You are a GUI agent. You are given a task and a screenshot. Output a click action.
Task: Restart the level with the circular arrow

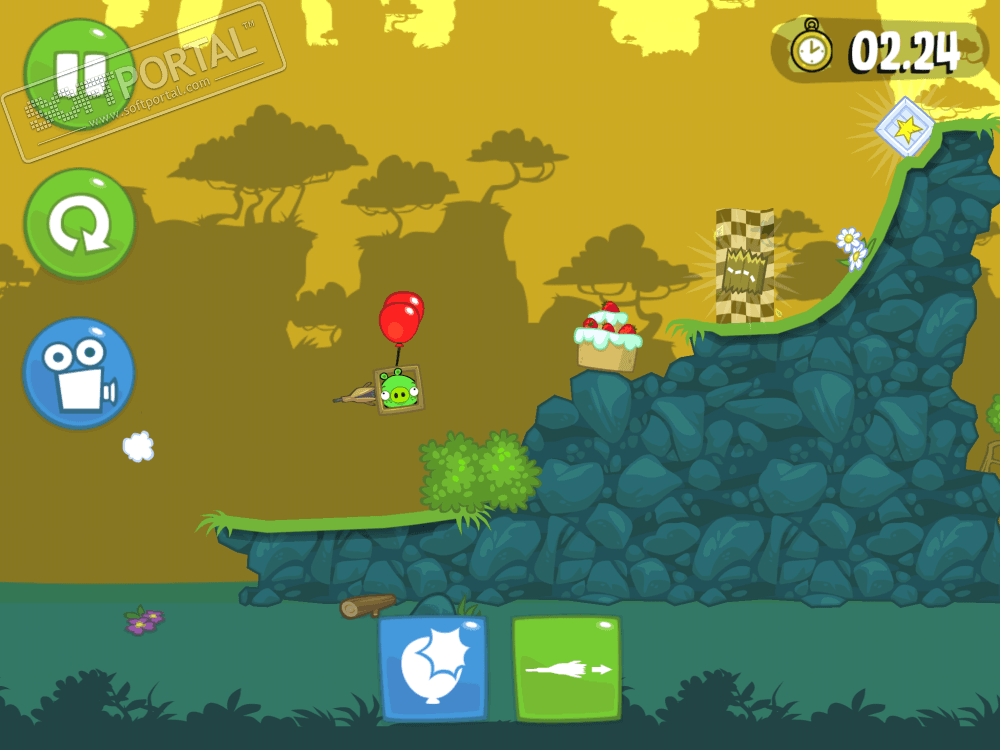(x=80, y=224)
